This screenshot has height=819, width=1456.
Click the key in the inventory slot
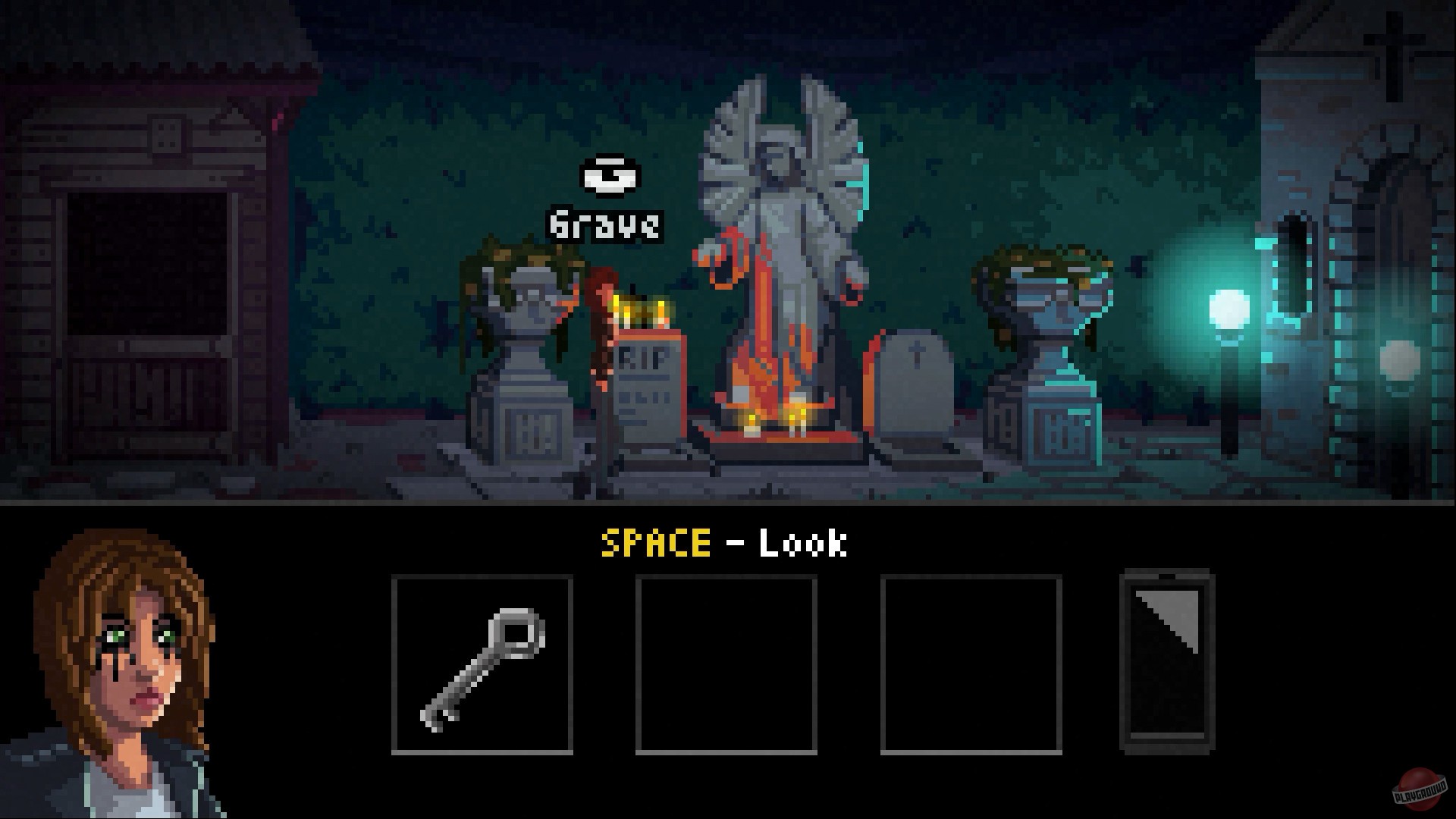point(482,665)
